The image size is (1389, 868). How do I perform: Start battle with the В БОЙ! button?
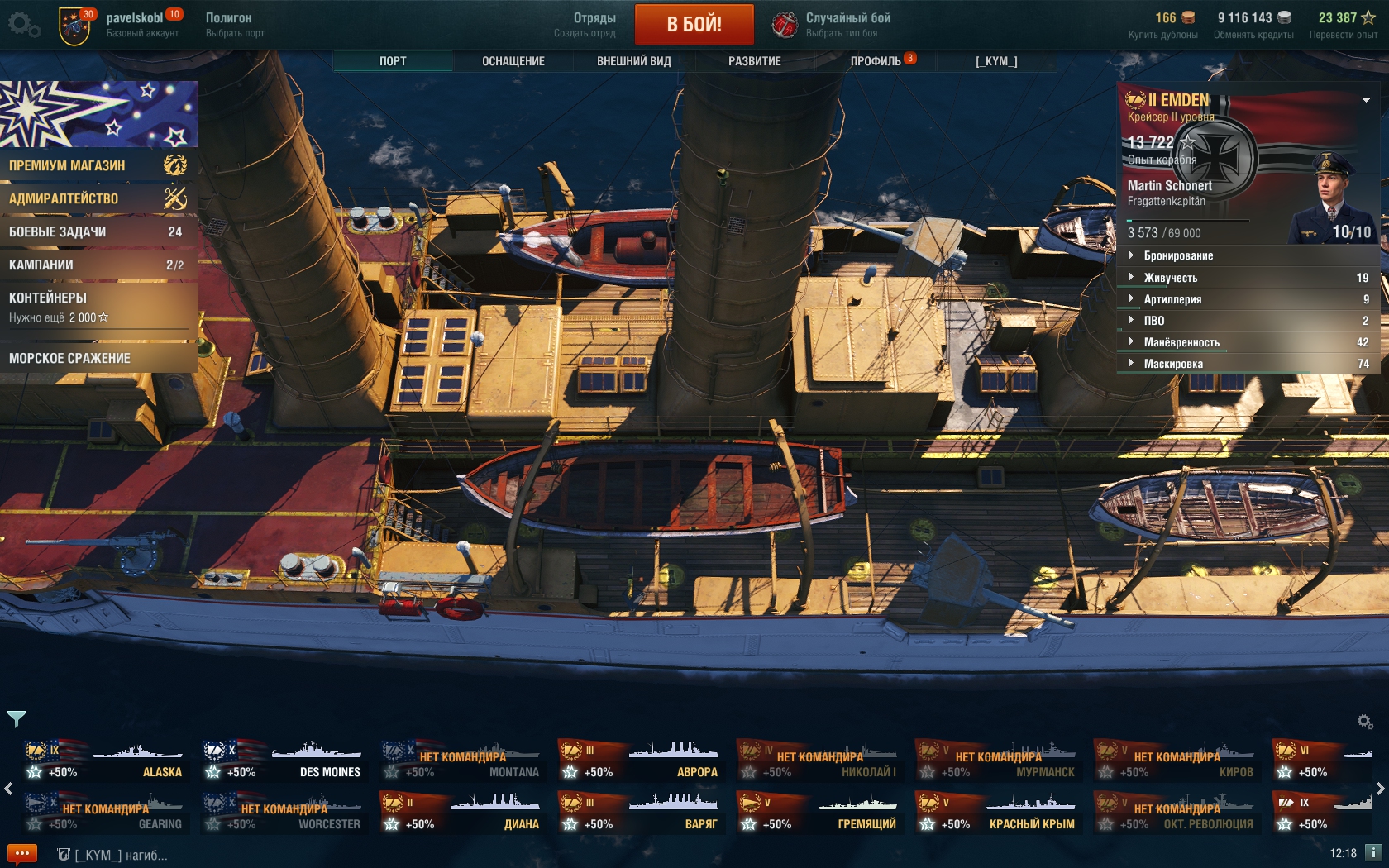point(694,24)
